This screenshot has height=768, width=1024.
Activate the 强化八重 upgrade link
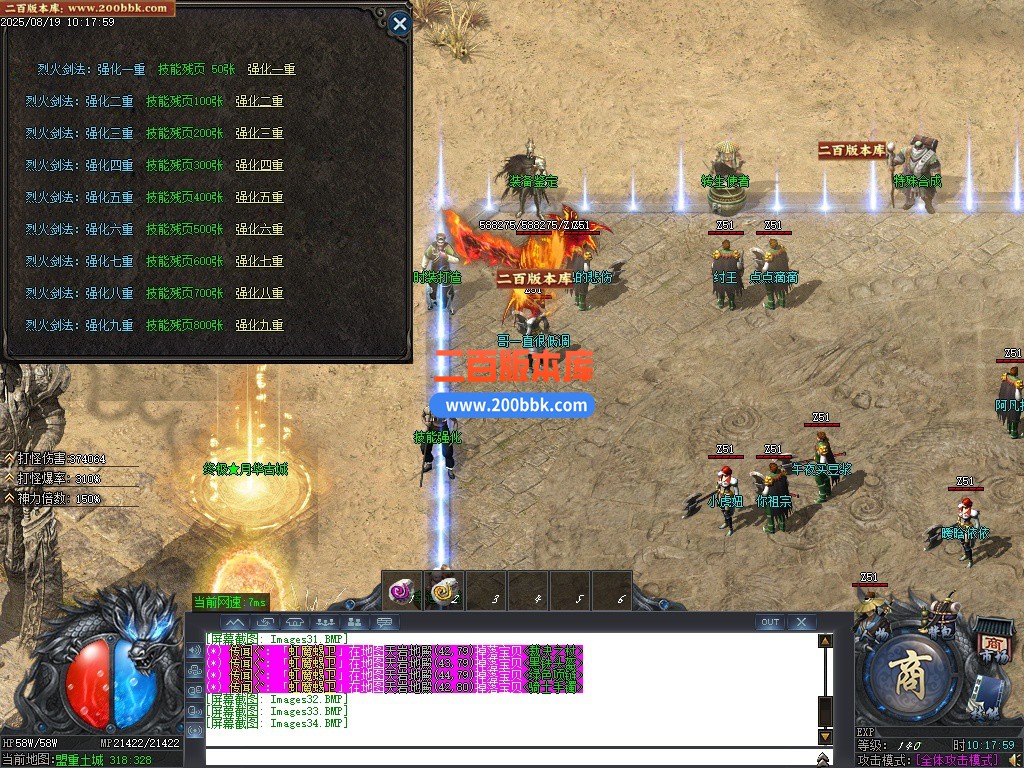point(259,293)
